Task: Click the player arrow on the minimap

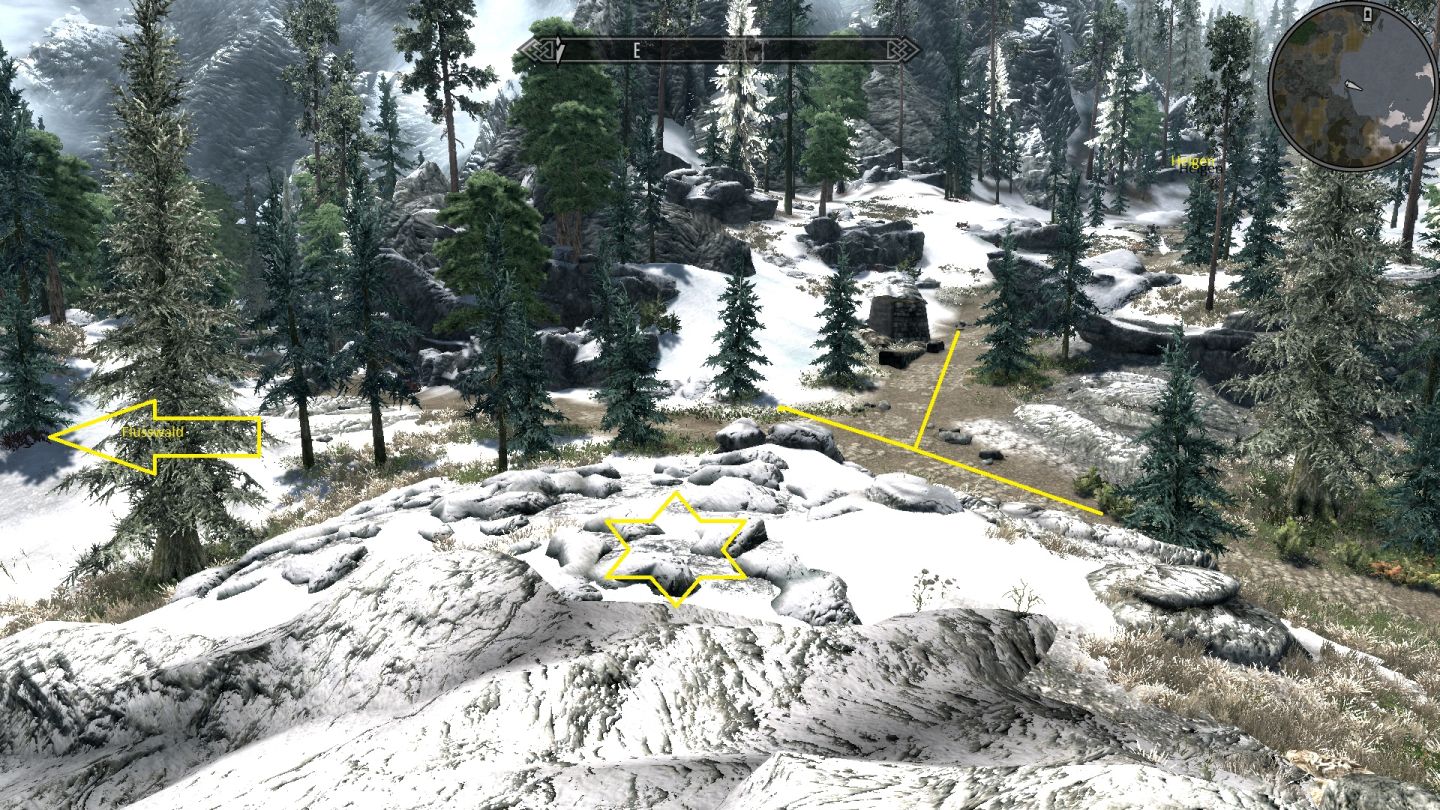Action: click(x=1353, y=86)
